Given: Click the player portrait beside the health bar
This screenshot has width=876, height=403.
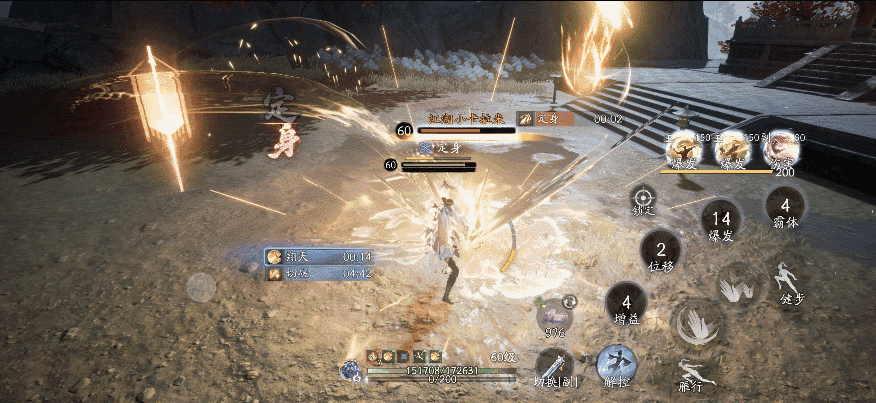Looking at the screenshot, I should (350, 370).
